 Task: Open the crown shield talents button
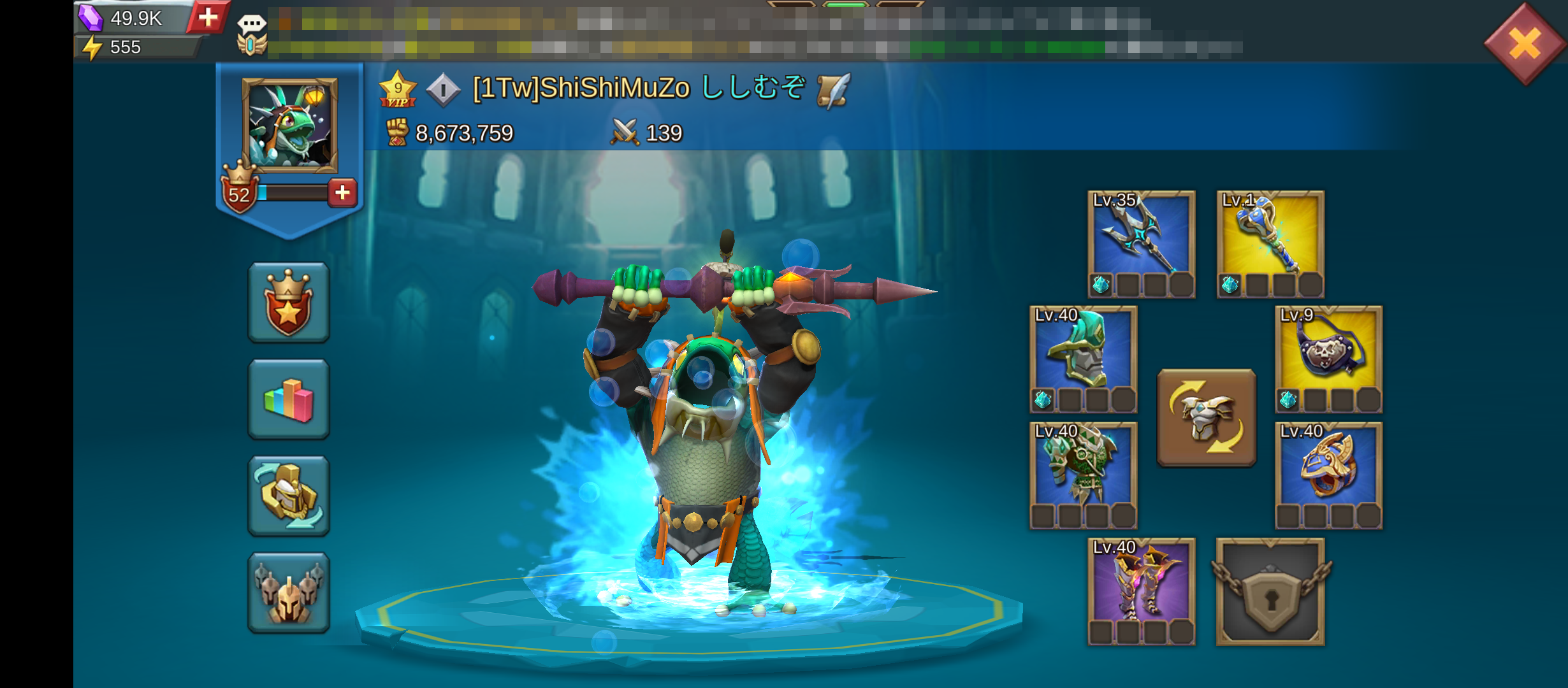point(289,303)
